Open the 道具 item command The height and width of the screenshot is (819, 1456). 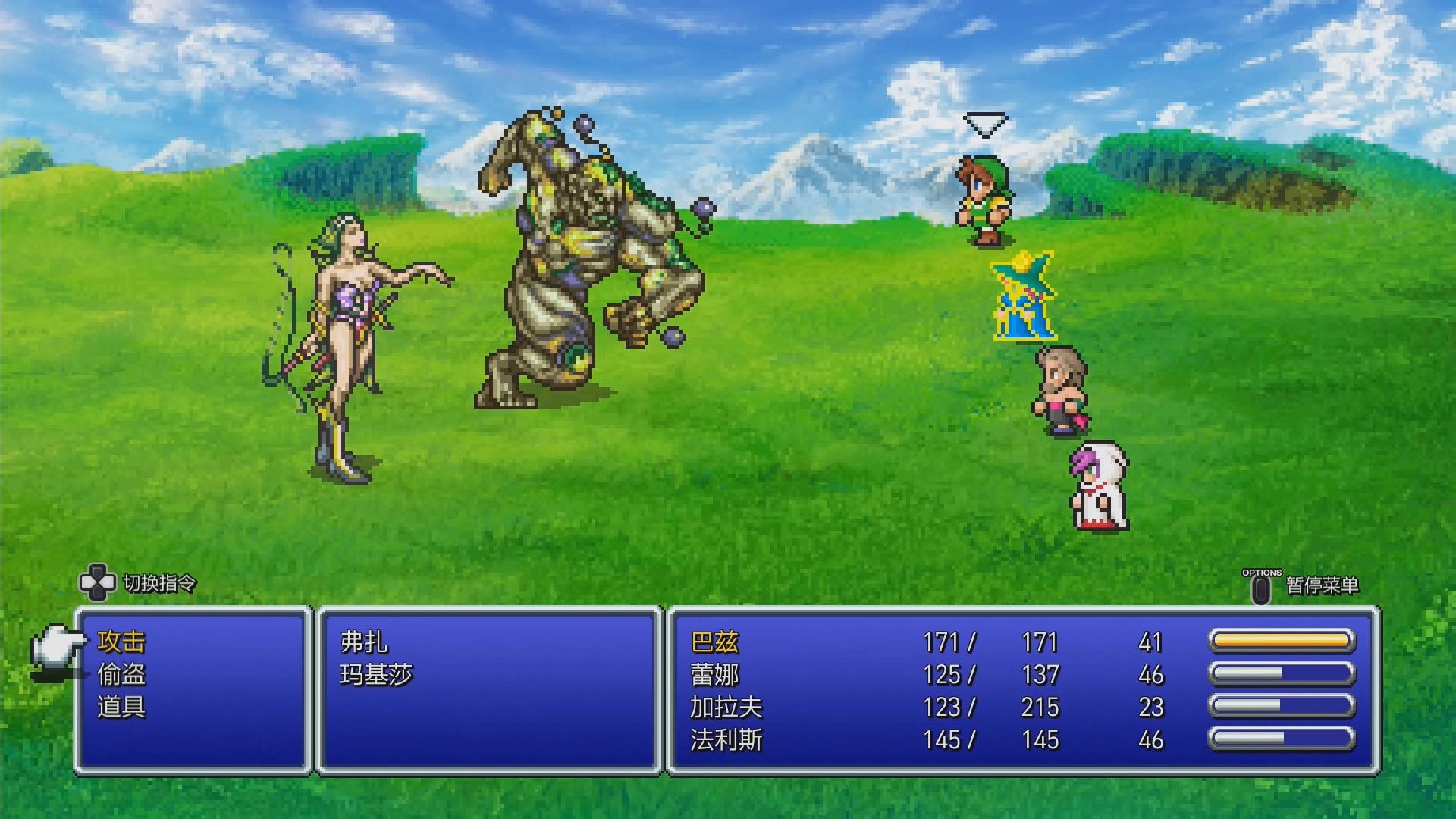pos(121,708)
